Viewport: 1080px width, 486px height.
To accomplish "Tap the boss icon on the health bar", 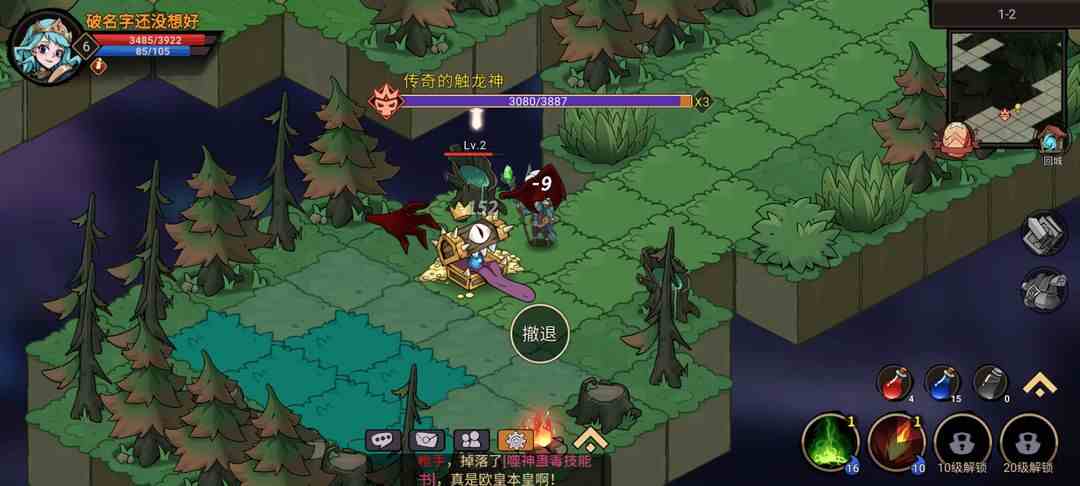I will tap(384, 101).
